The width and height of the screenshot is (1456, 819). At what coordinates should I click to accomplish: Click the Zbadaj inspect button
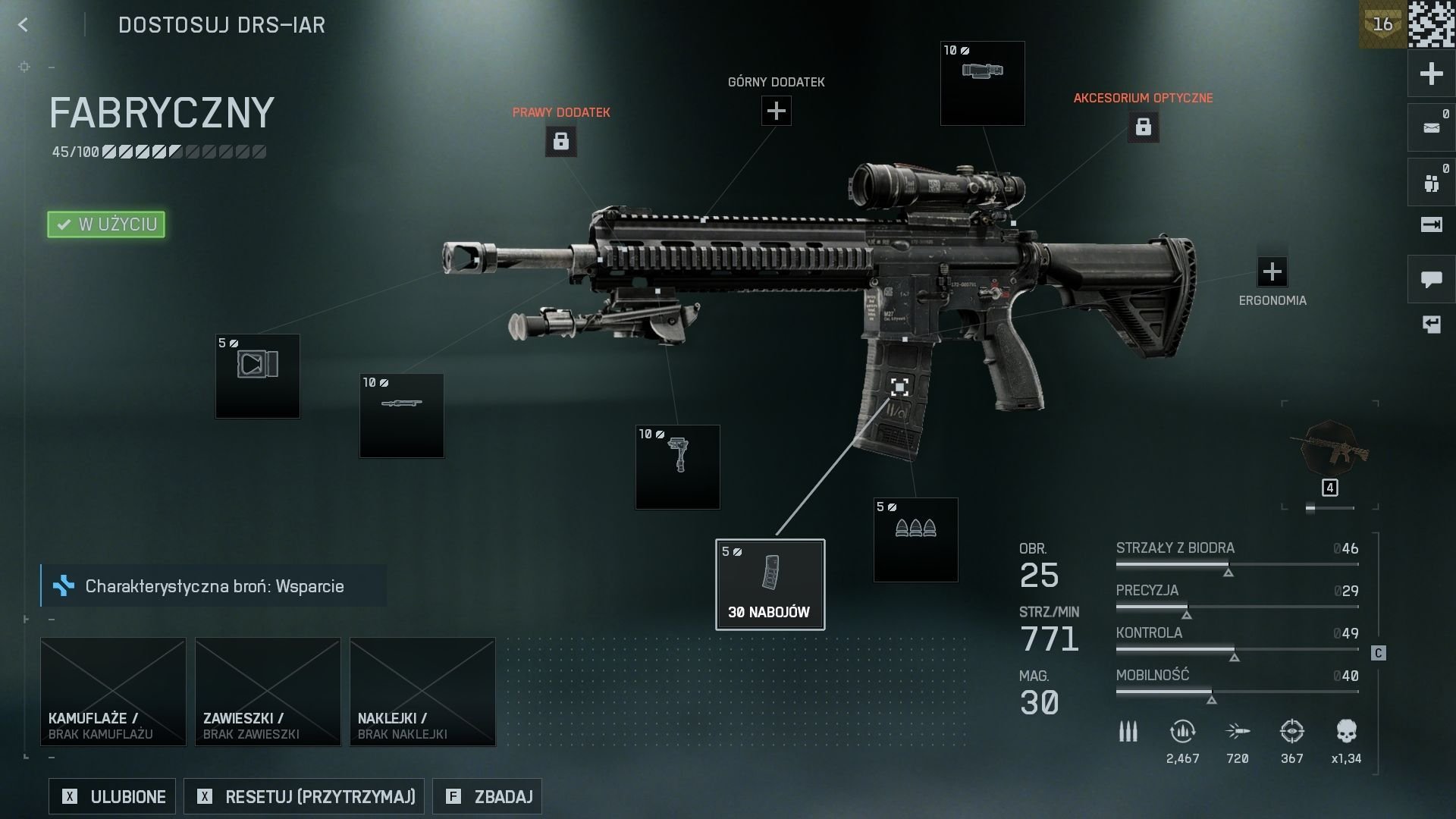pos(487,796)
